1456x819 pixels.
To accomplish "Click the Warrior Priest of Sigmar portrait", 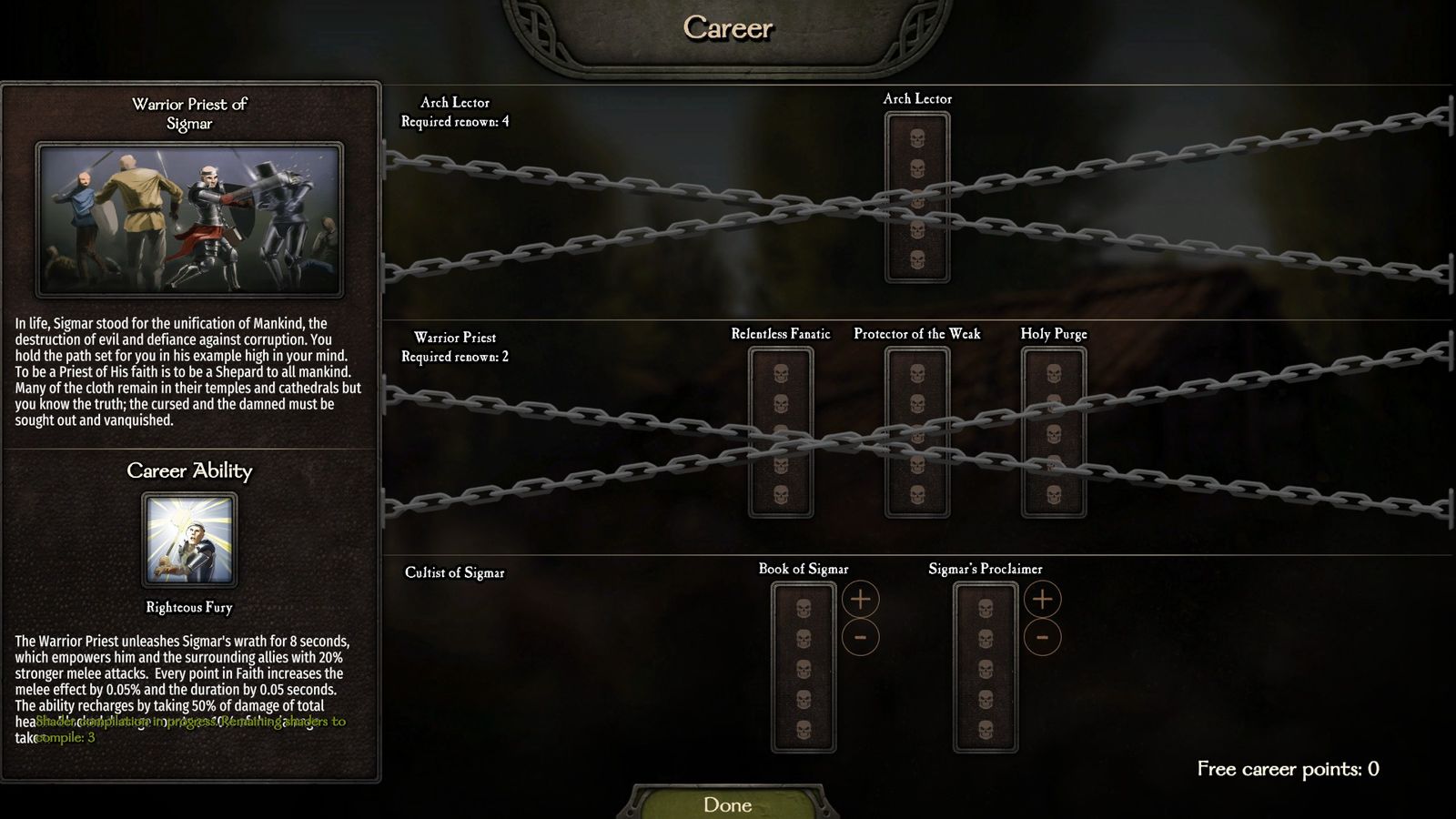I will tap(189, 219).
